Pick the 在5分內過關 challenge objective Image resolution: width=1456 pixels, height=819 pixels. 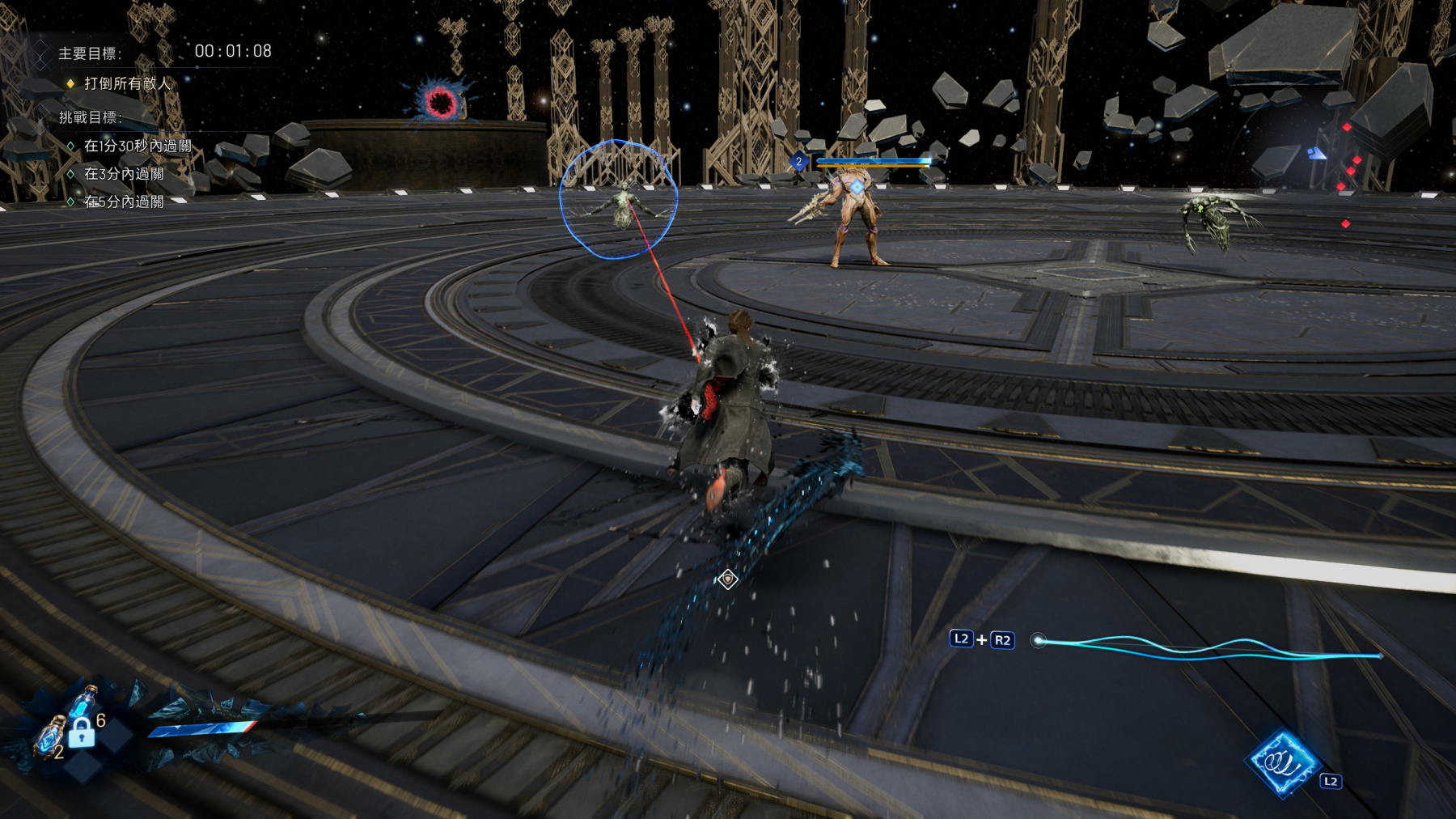coord(124,202)
